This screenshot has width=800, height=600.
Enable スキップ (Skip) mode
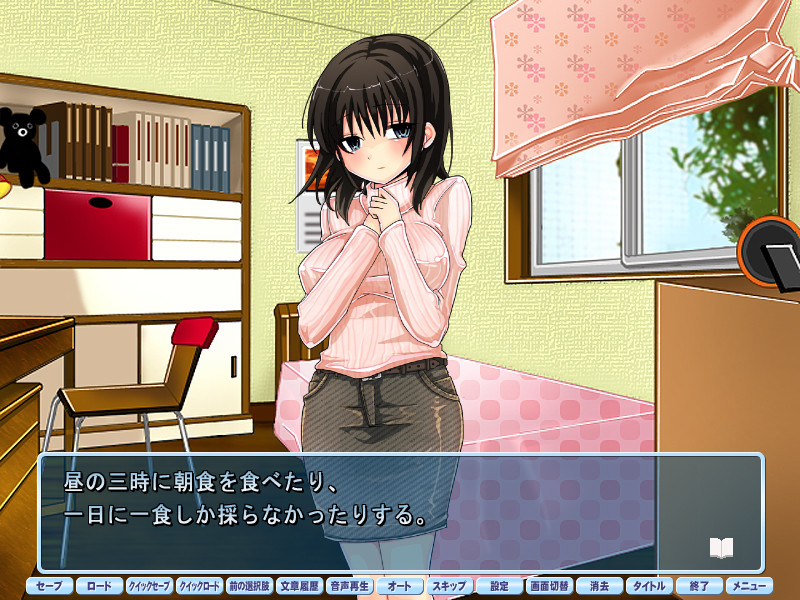(449, 586)
